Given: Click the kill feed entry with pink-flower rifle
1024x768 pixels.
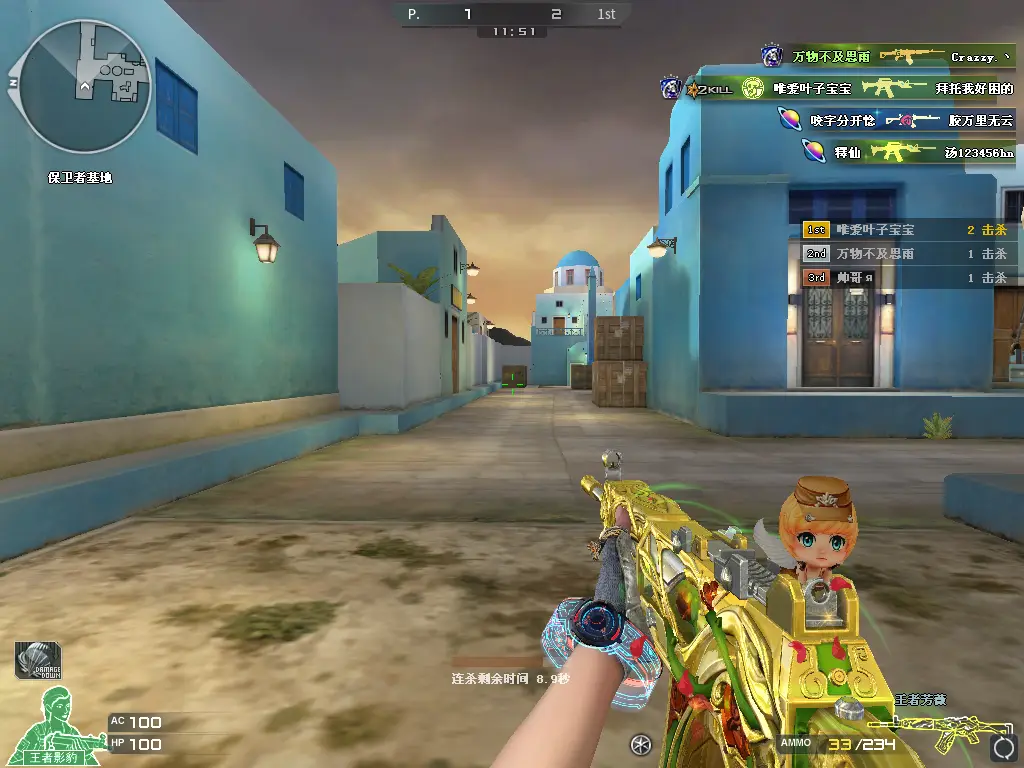Looking at the screenshot, I should coord(894,120).
